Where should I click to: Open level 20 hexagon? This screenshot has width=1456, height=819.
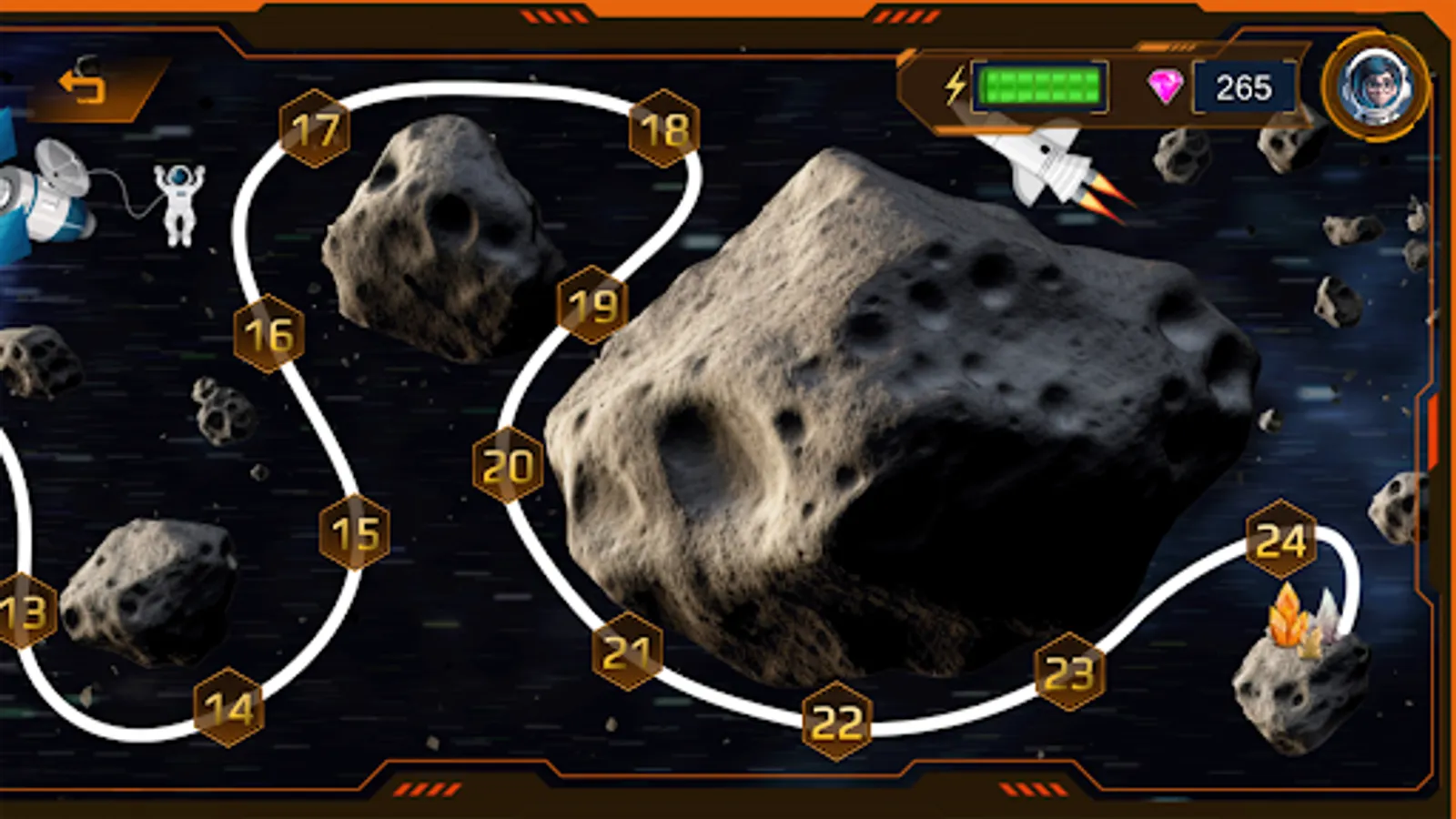click(510, 464)
